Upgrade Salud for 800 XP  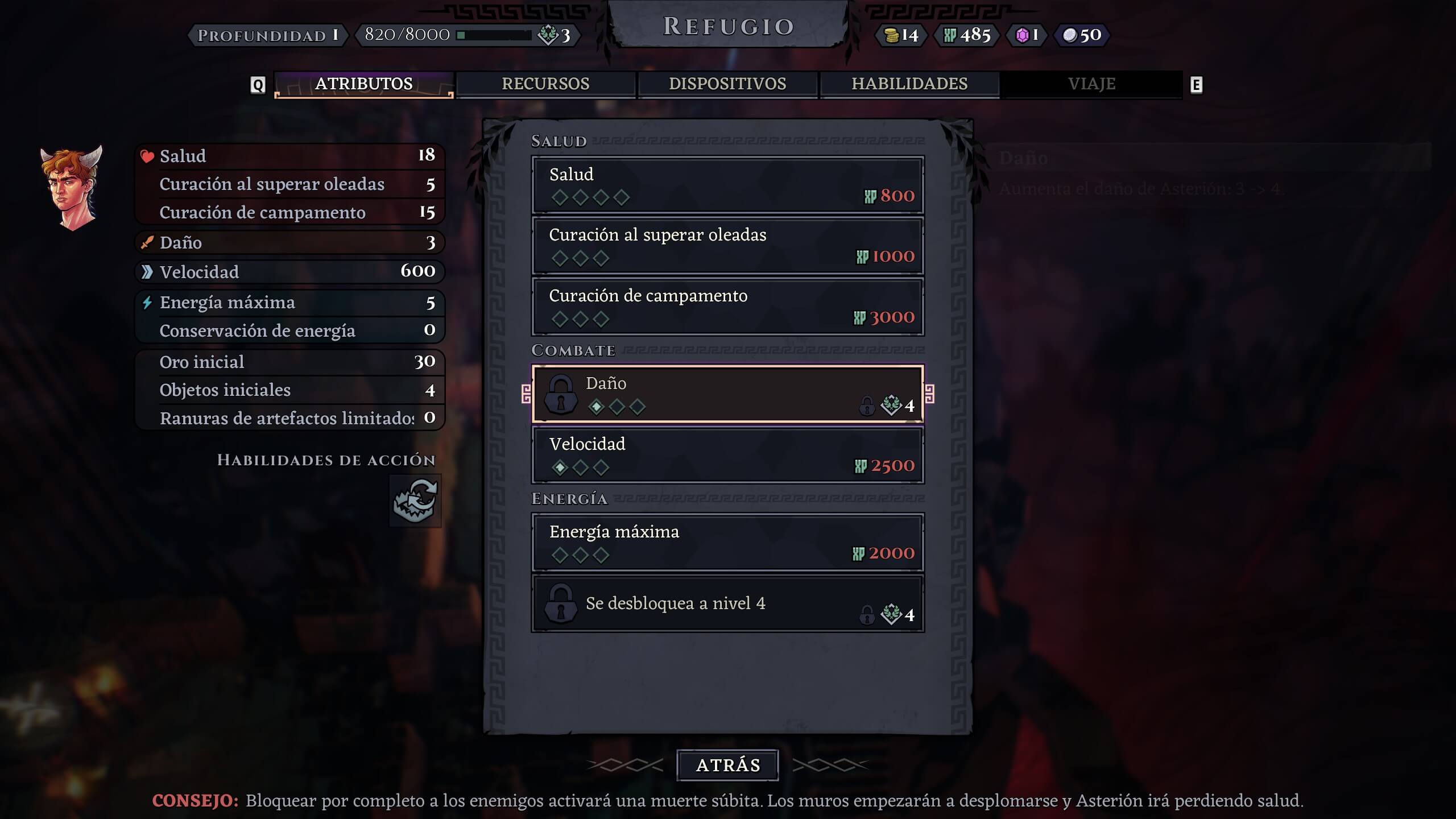727,185
